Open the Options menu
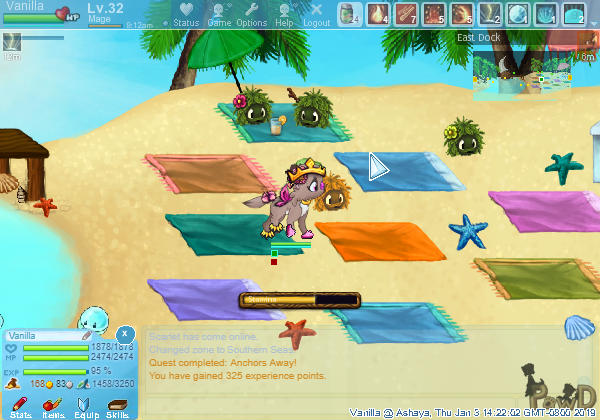600x420 pixels. (251, 14)
